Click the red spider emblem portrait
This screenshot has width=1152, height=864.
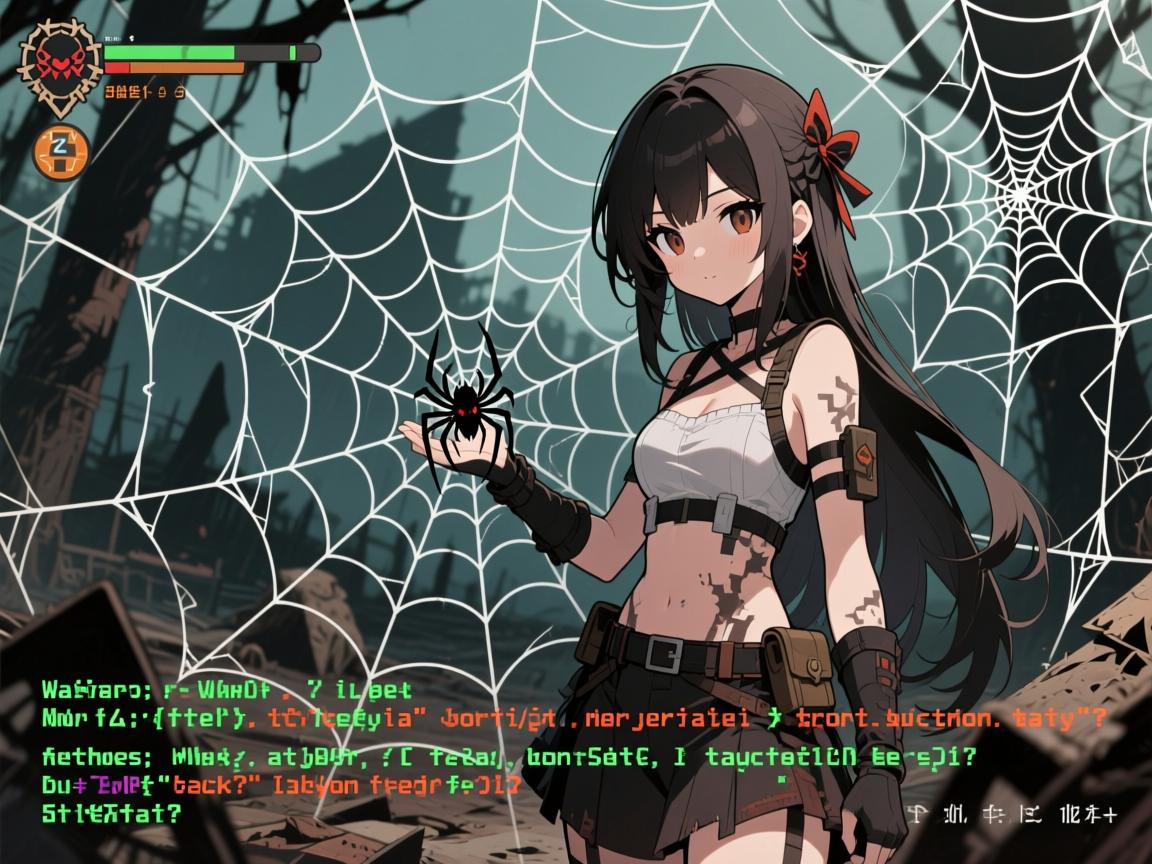point(61,64)
